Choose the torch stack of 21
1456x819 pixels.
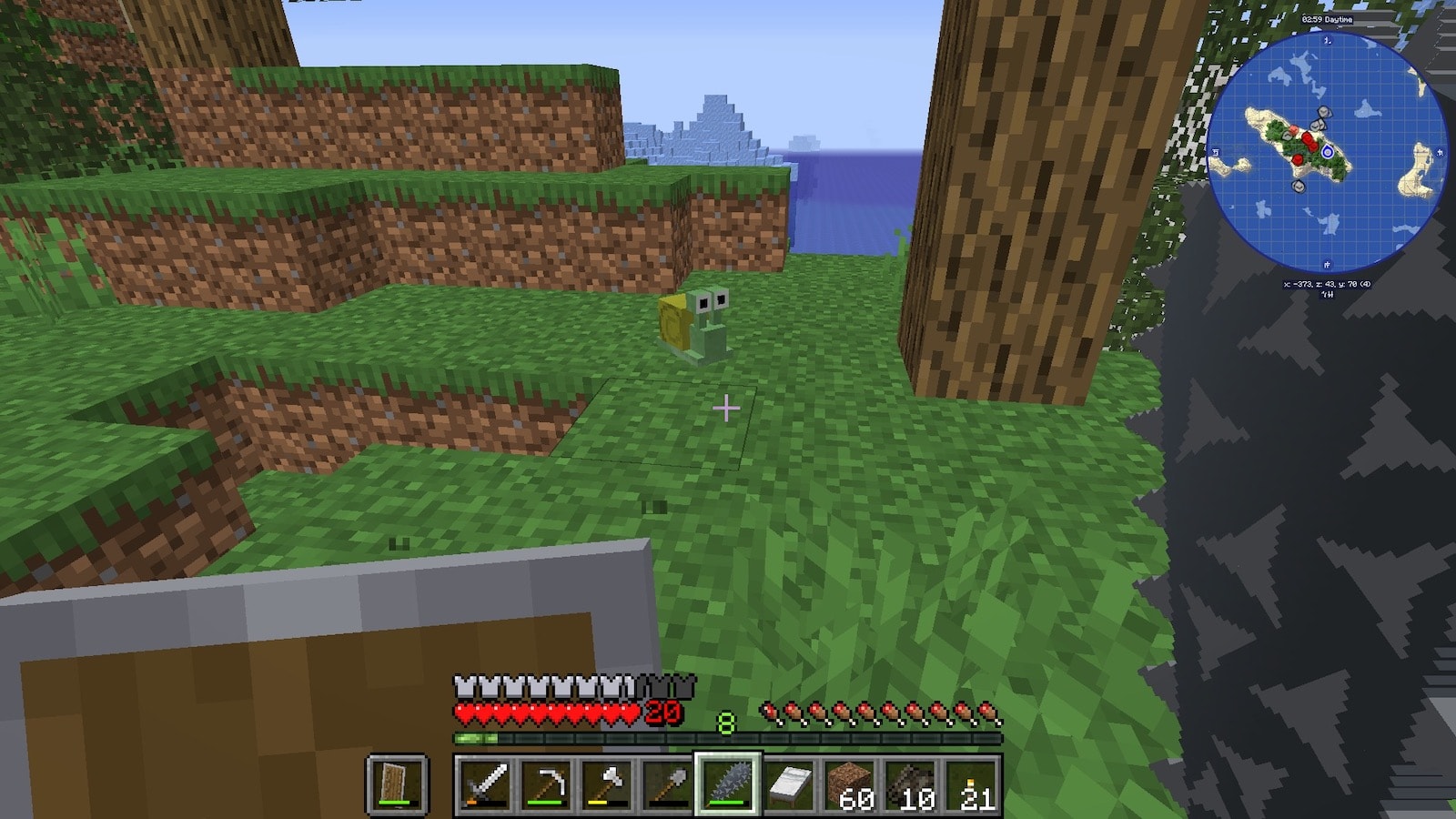point(971,784)
